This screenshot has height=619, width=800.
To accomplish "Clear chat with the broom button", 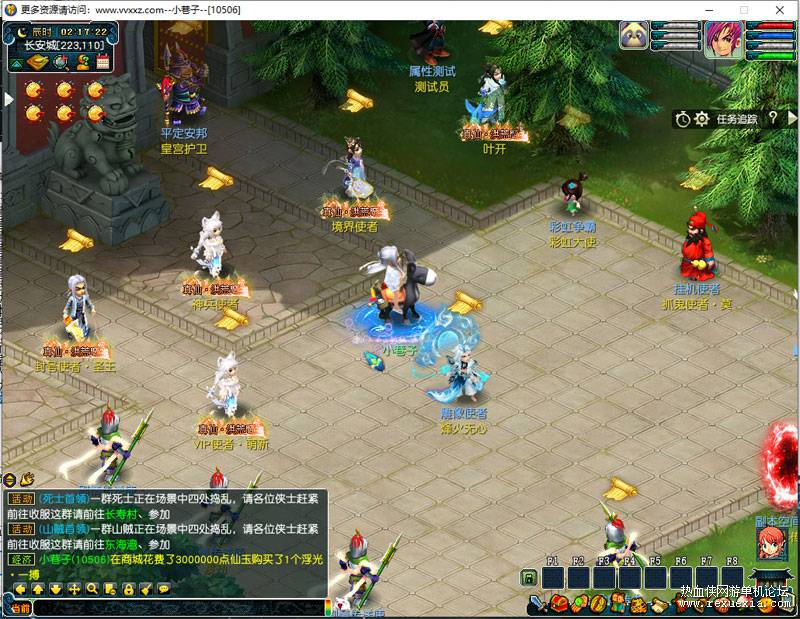I will coord(145,589).
